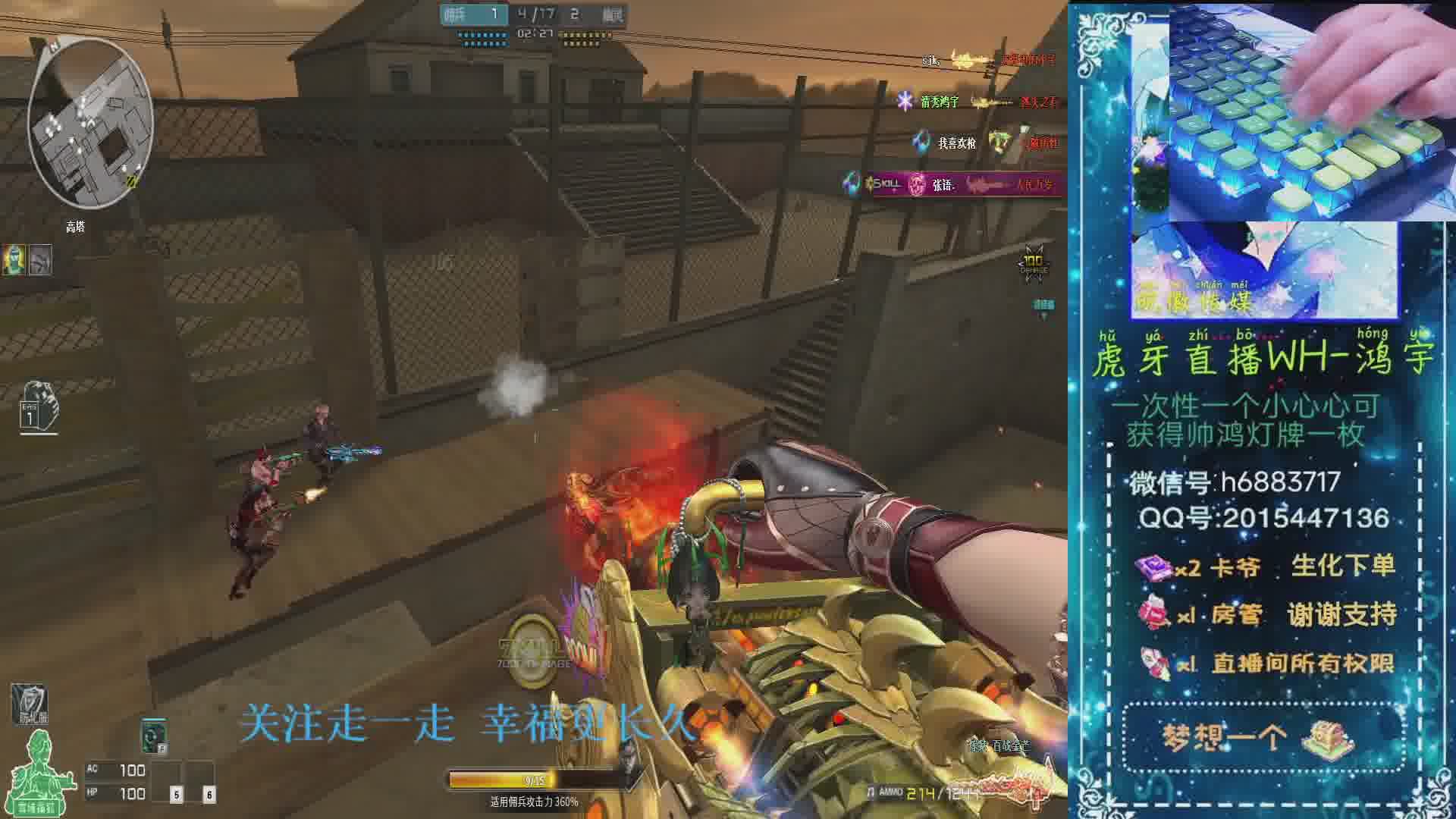Click the body armor shield icon

(x=29, y=704)
